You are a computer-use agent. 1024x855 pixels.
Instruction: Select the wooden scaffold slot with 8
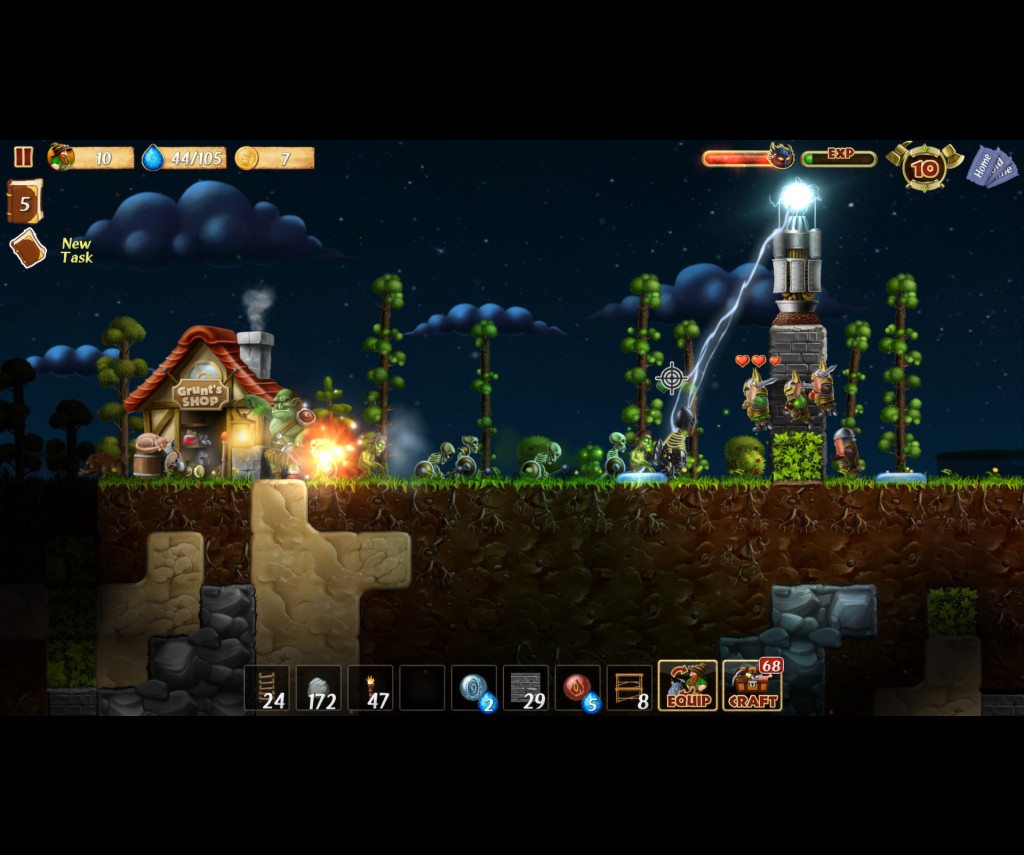(x=630, y=688)
